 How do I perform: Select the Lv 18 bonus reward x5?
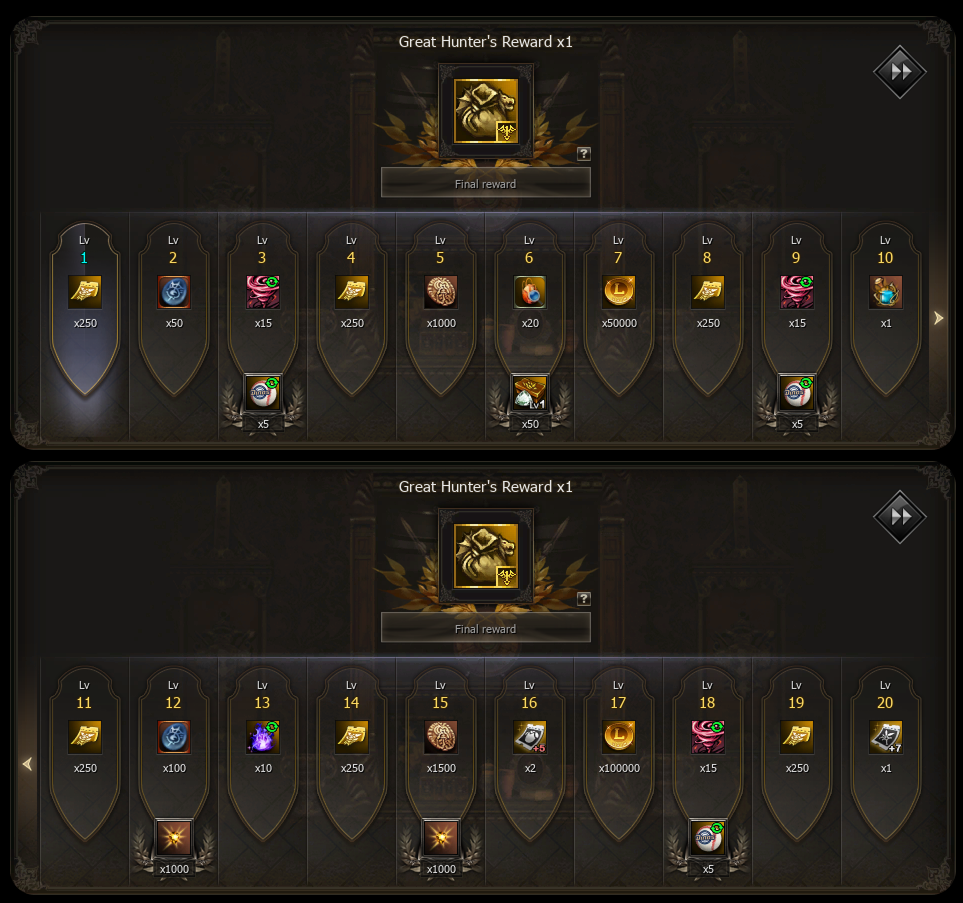pyautogui.click(x=707, y=838)
